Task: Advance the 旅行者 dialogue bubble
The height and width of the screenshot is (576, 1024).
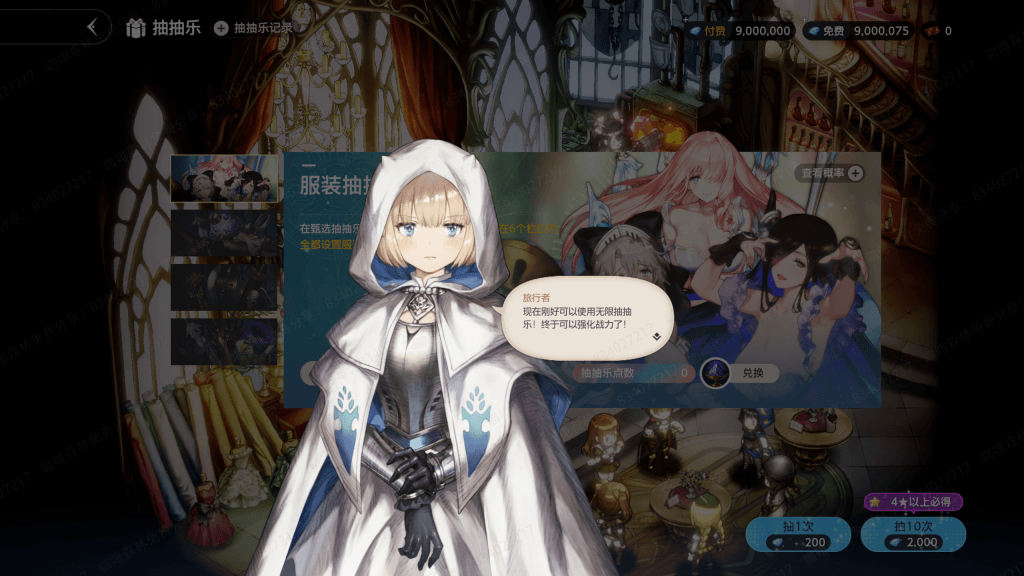Action: [656, 337]
